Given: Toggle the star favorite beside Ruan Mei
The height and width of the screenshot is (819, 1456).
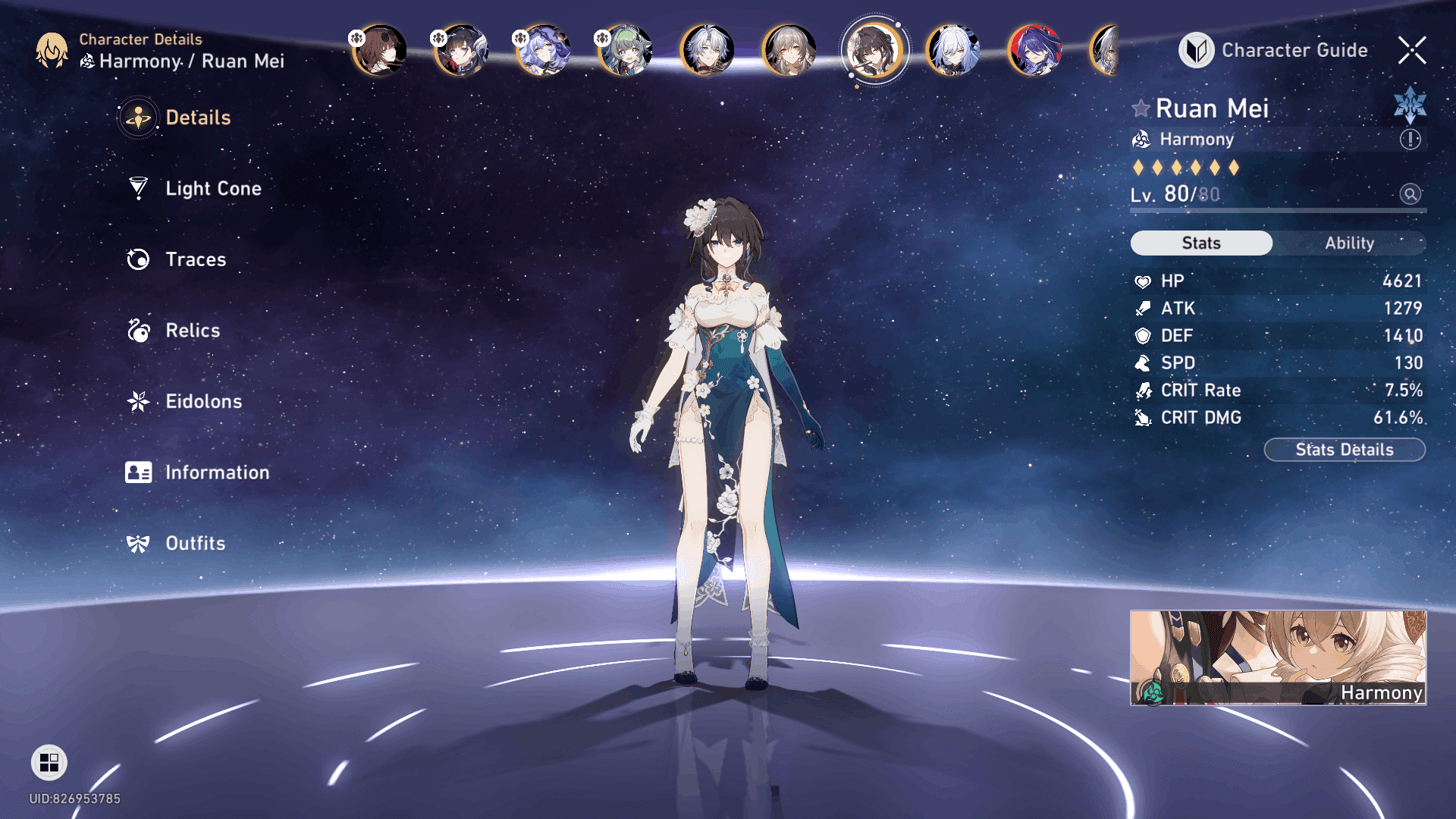Looking at the screenshot, I should (1141, 108).
